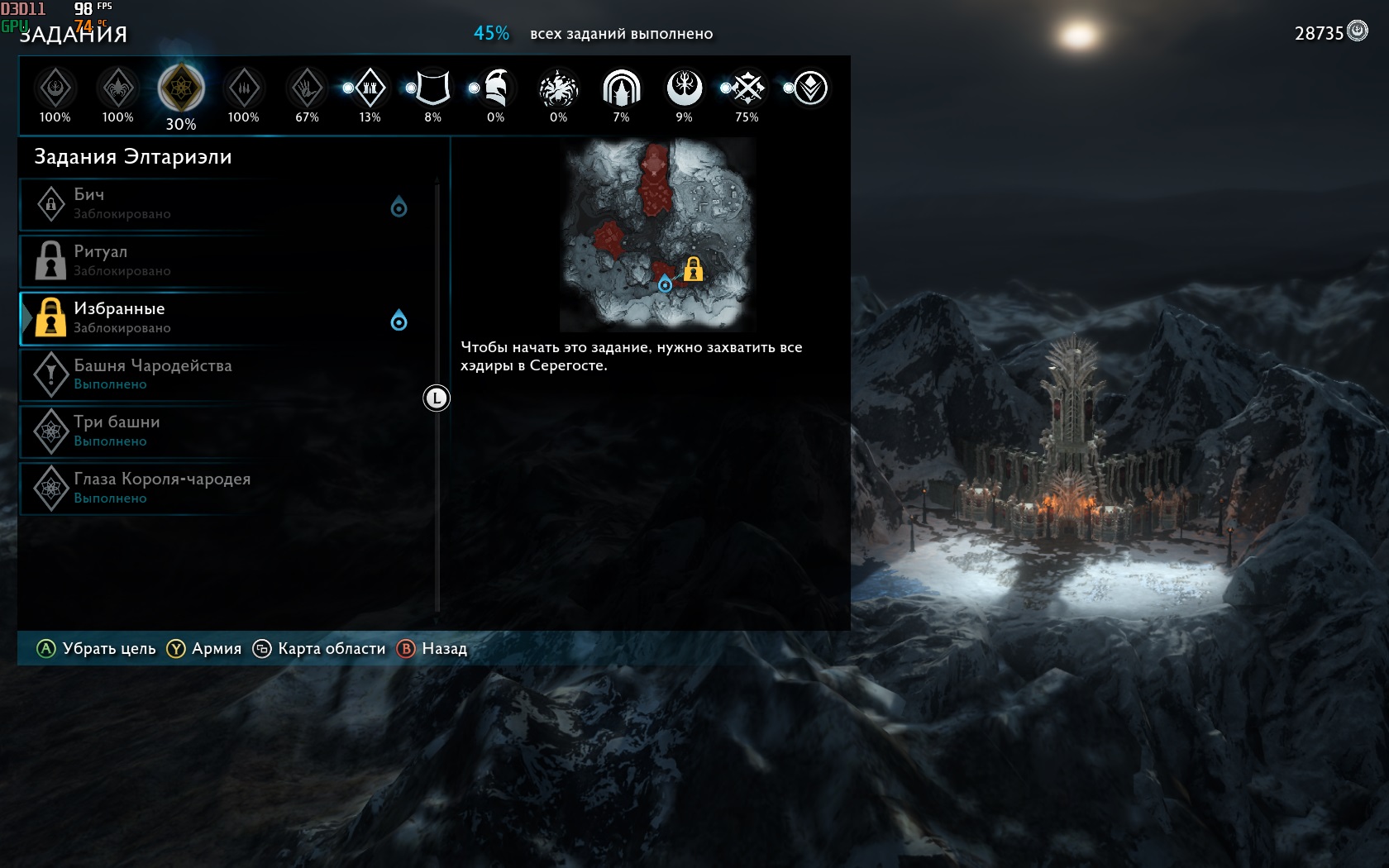Switch to the spider 0% quest tab
Viewport: 1389px width, 868px height.
pos(558,88)
